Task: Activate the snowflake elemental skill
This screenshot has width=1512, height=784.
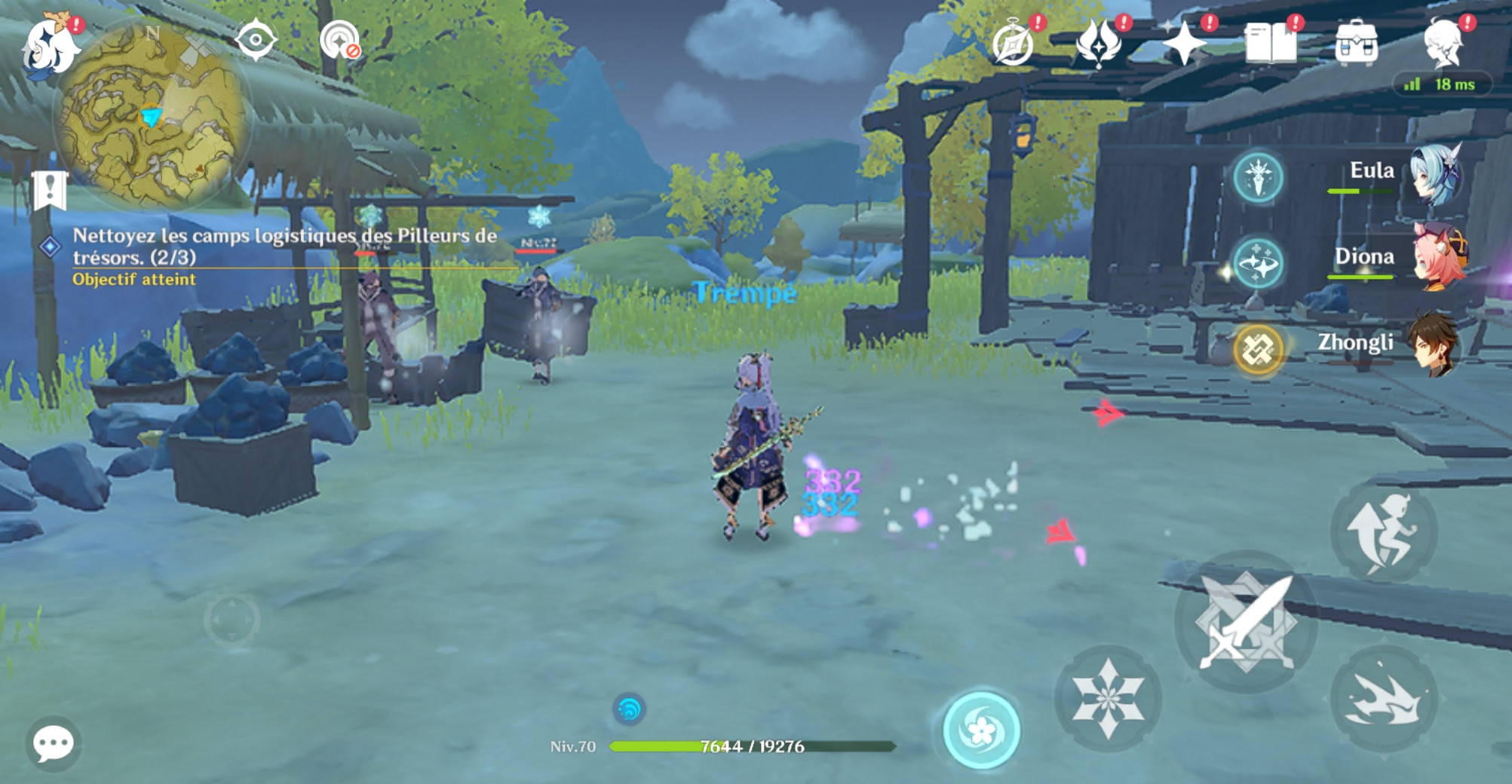Action: click(1107, 697)
